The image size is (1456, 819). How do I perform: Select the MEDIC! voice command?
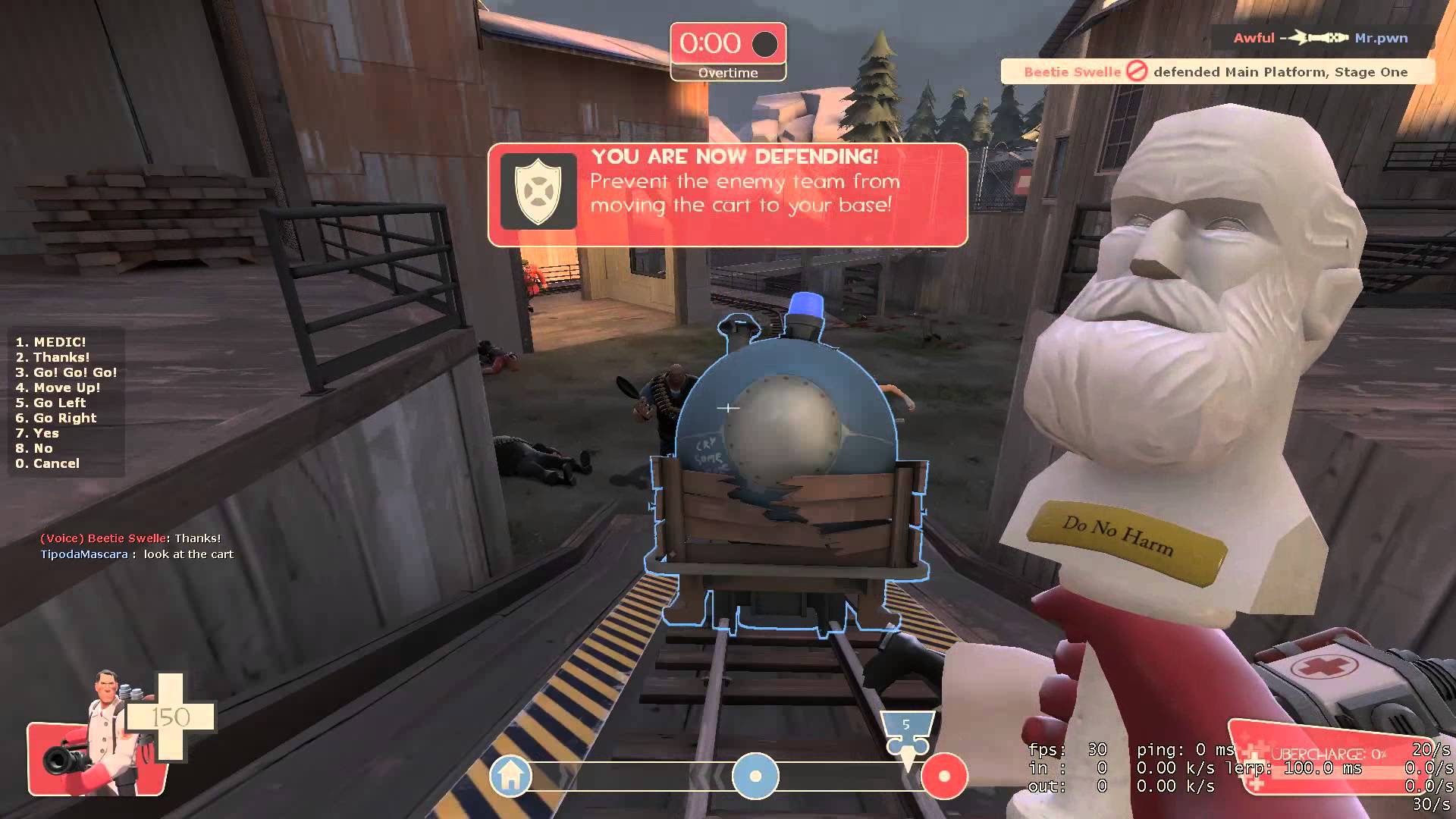[51, 342]
